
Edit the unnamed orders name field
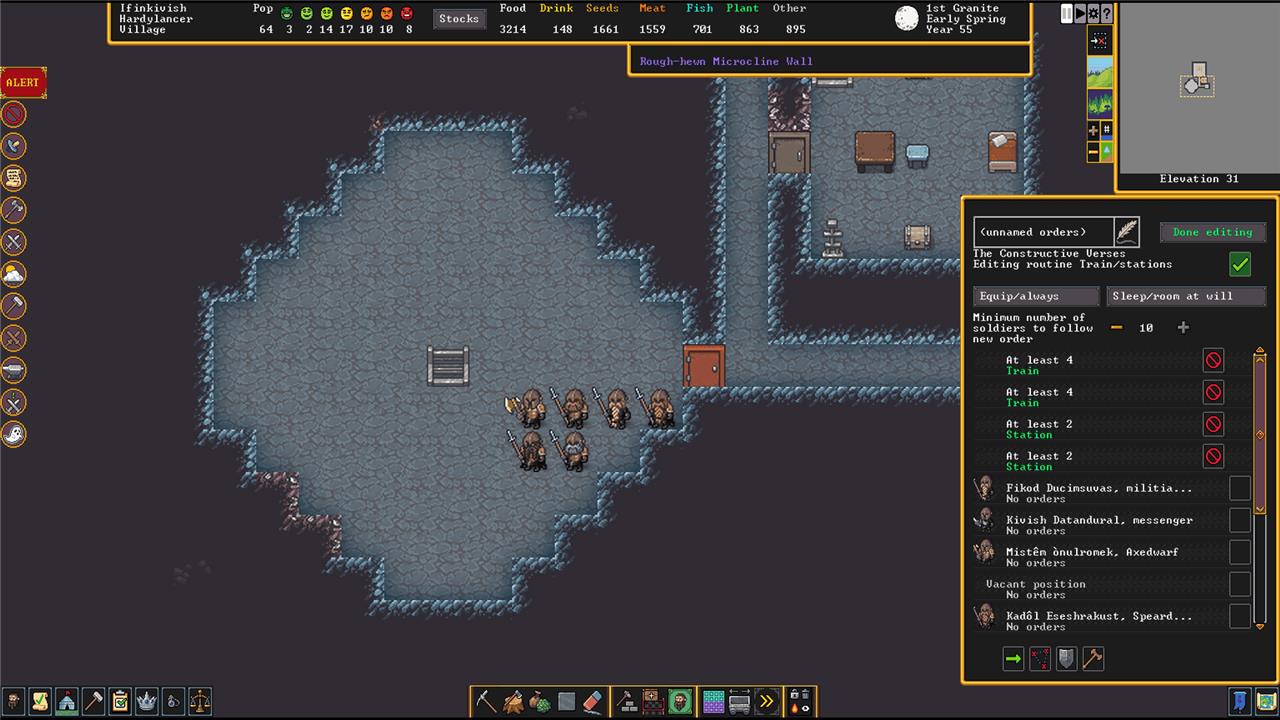click(x=1043, y=232)
